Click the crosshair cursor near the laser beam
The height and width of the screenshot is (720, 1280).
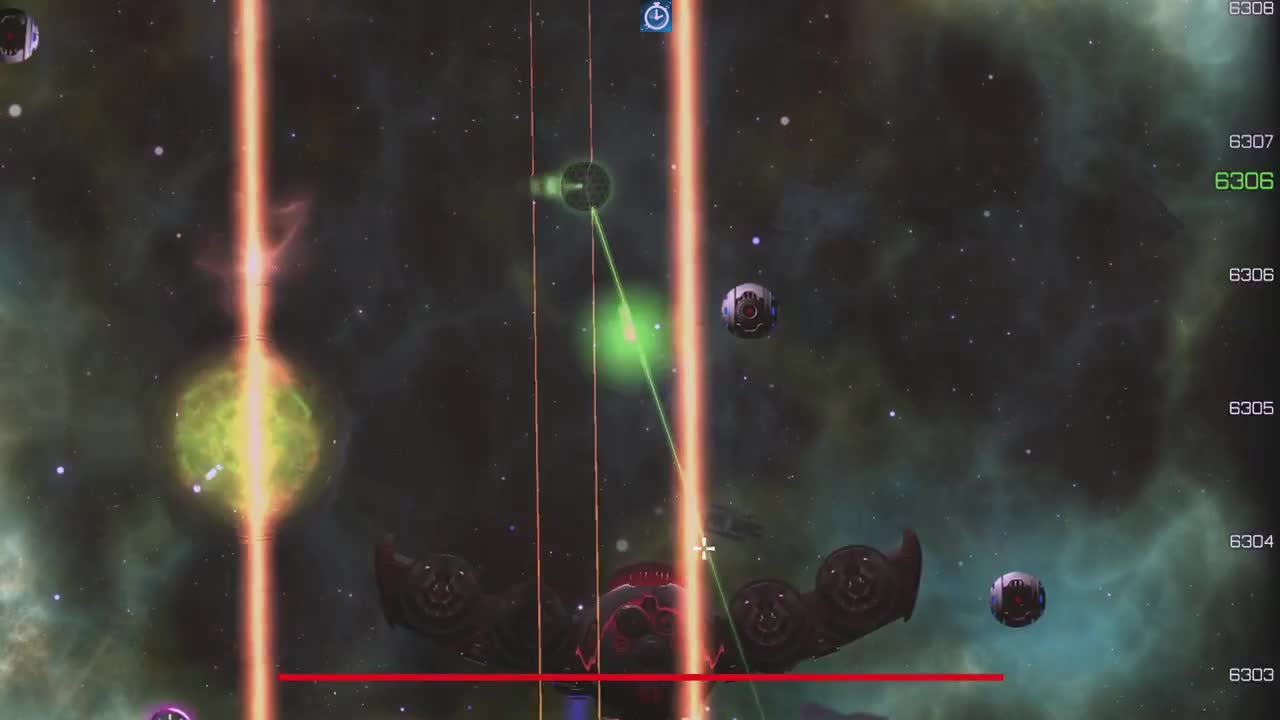(x=703, y=548)
